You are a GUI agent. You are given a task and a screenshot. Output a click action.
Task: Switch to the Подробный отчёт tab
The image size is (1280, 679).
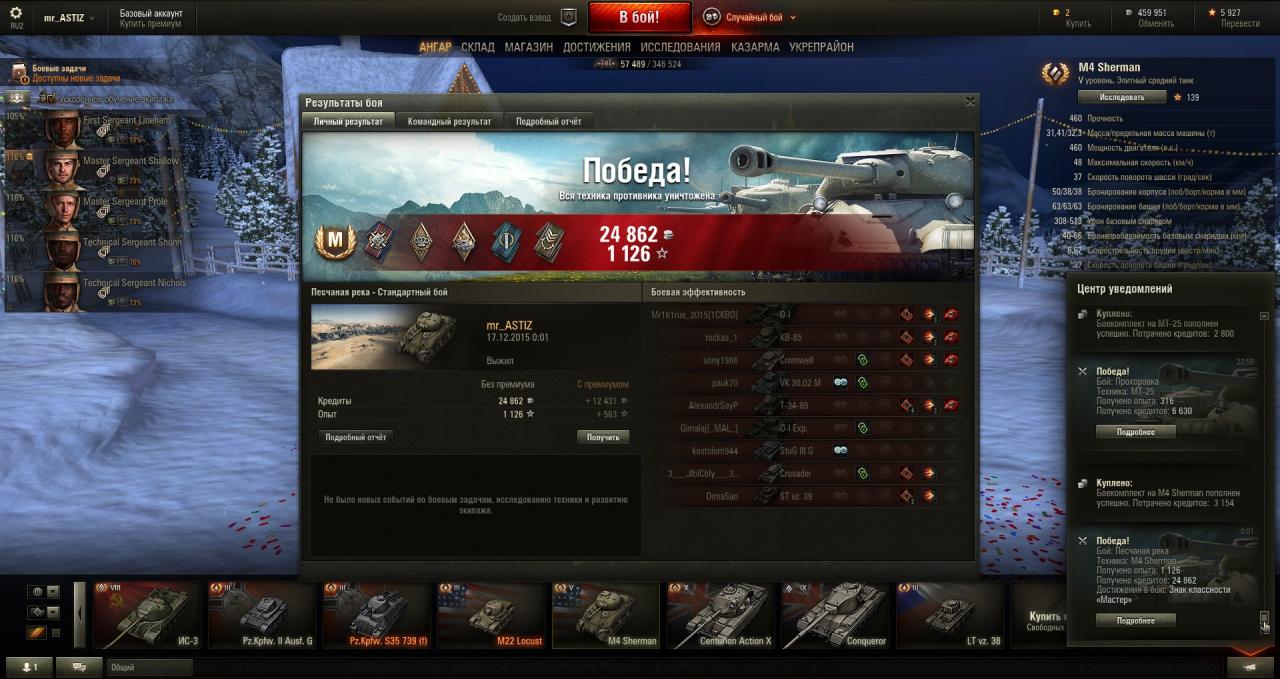point(548,121)
